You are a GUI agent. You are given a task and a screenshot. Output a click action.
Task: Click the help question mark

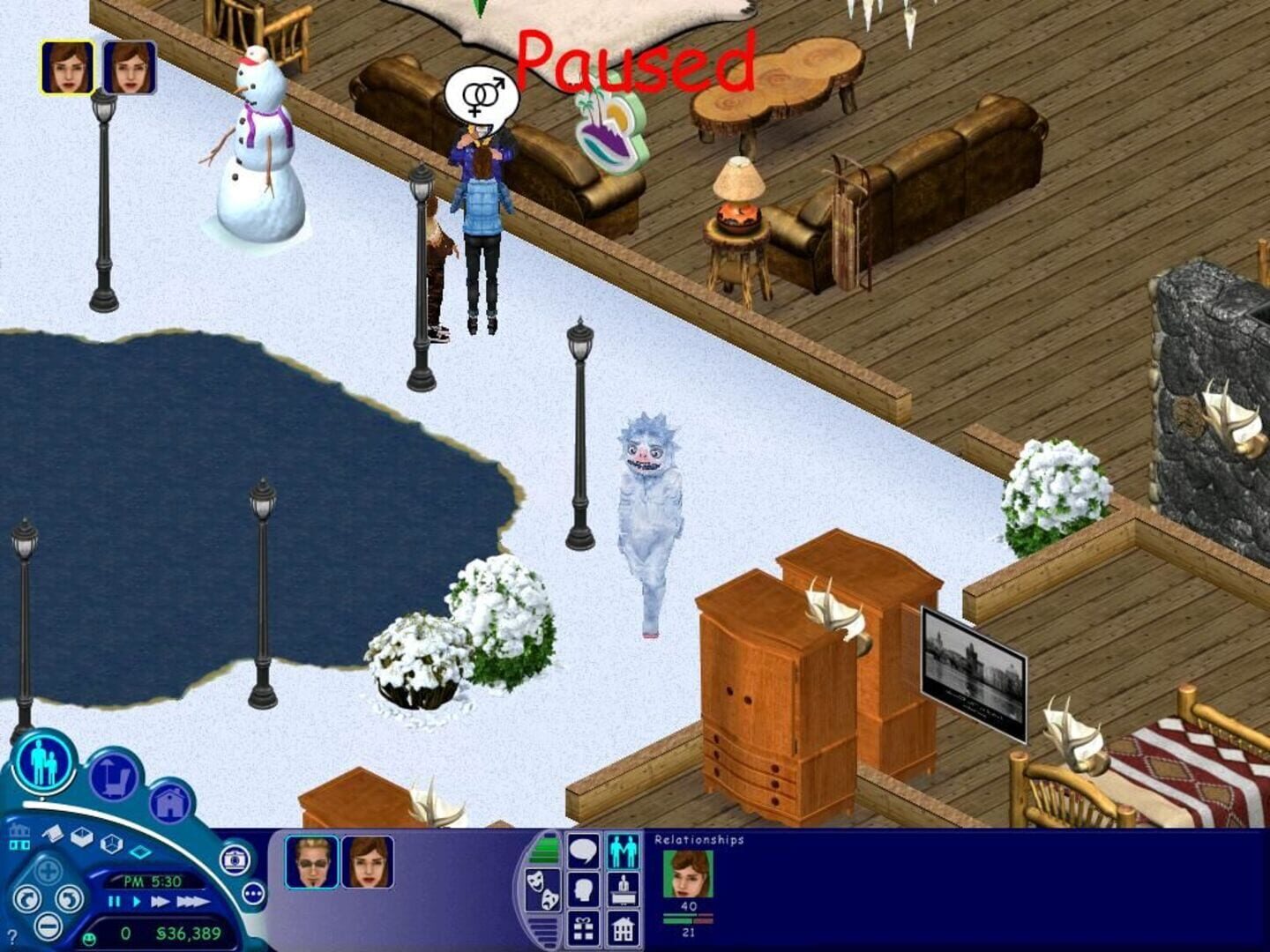point(12,936)
